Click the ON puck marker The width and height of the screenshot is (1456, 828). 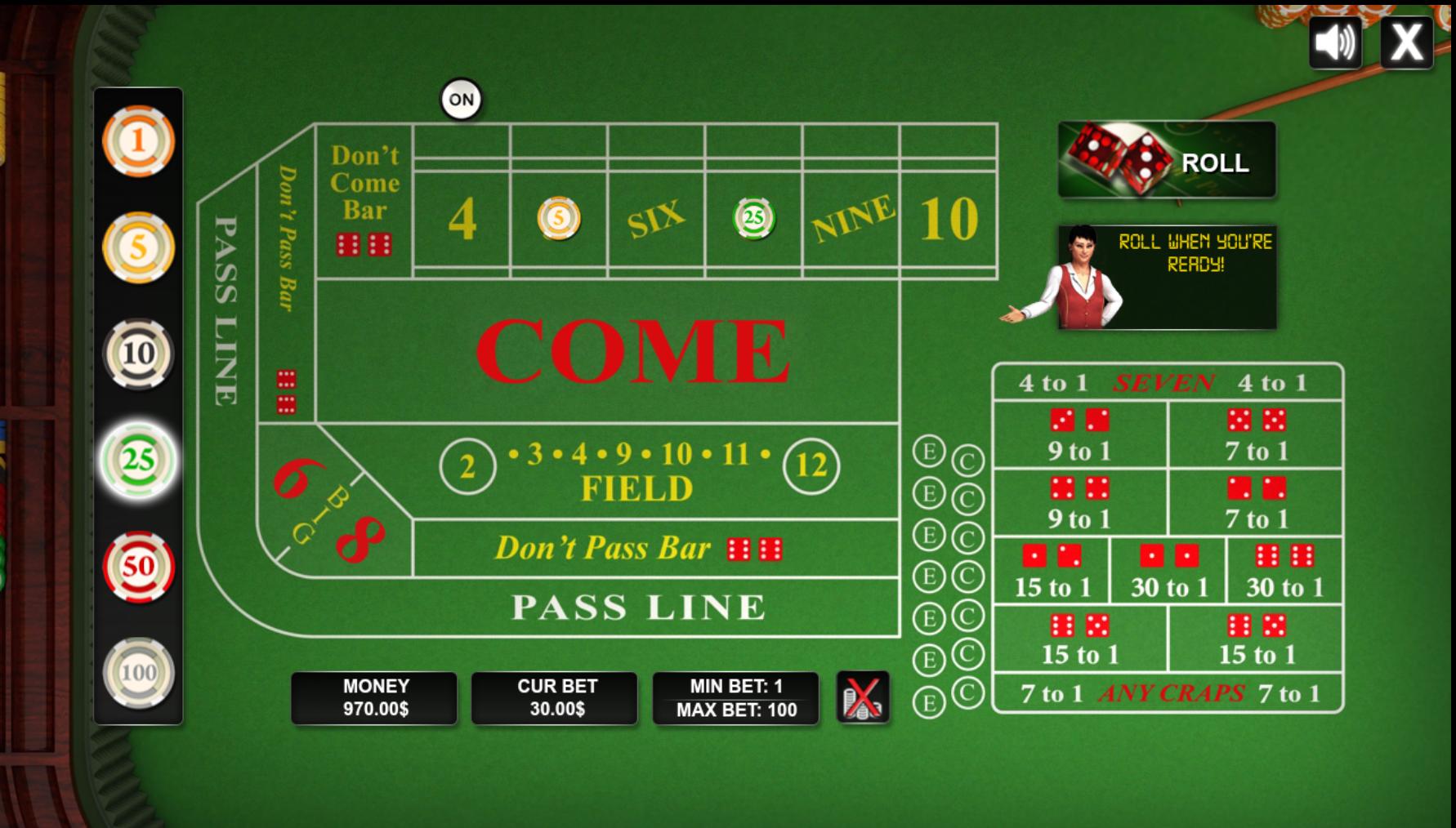(x=462, y=97)
